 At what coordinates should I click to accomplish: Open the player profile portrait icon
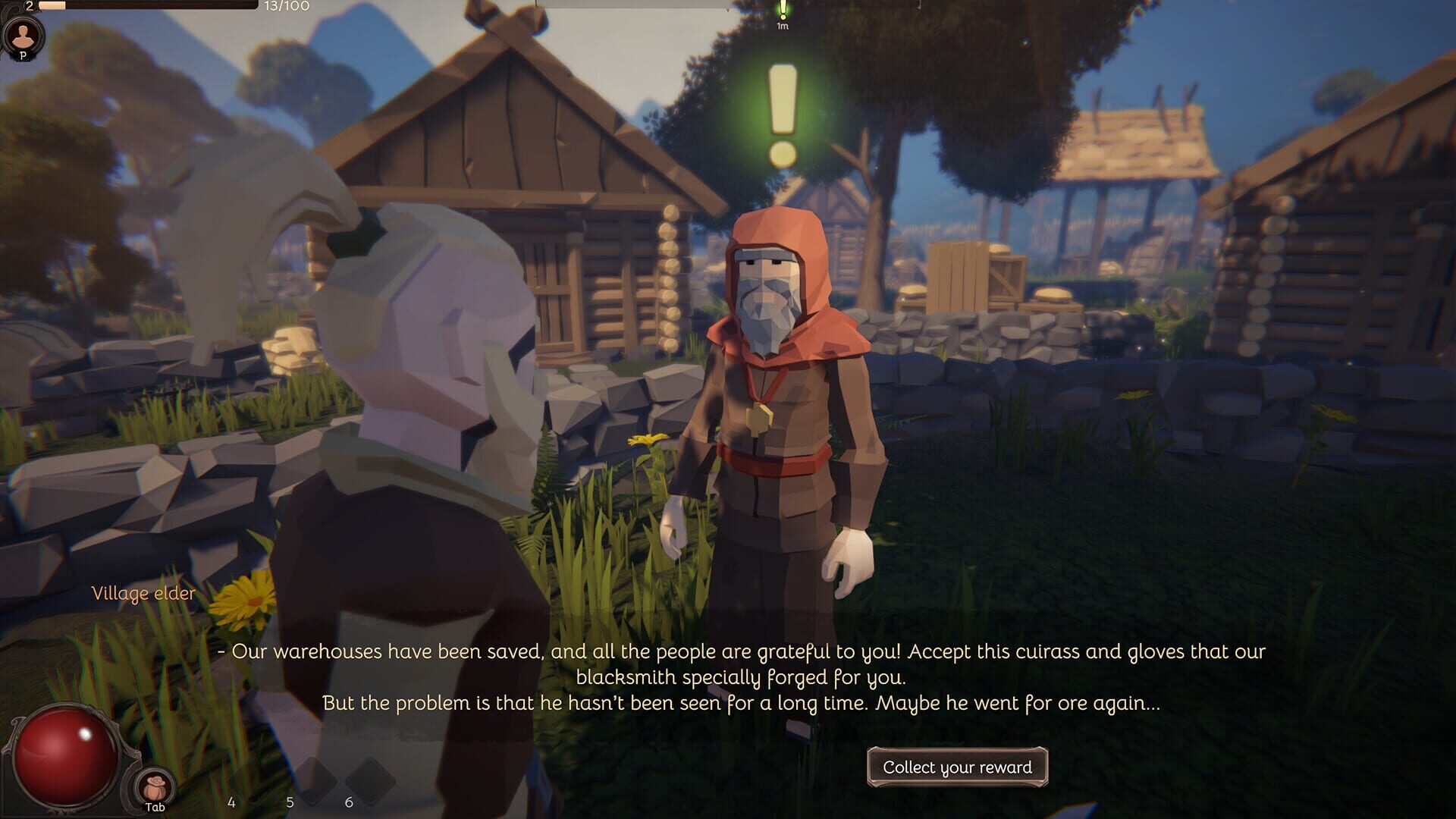pyautogui.click(x=23, y=34)
